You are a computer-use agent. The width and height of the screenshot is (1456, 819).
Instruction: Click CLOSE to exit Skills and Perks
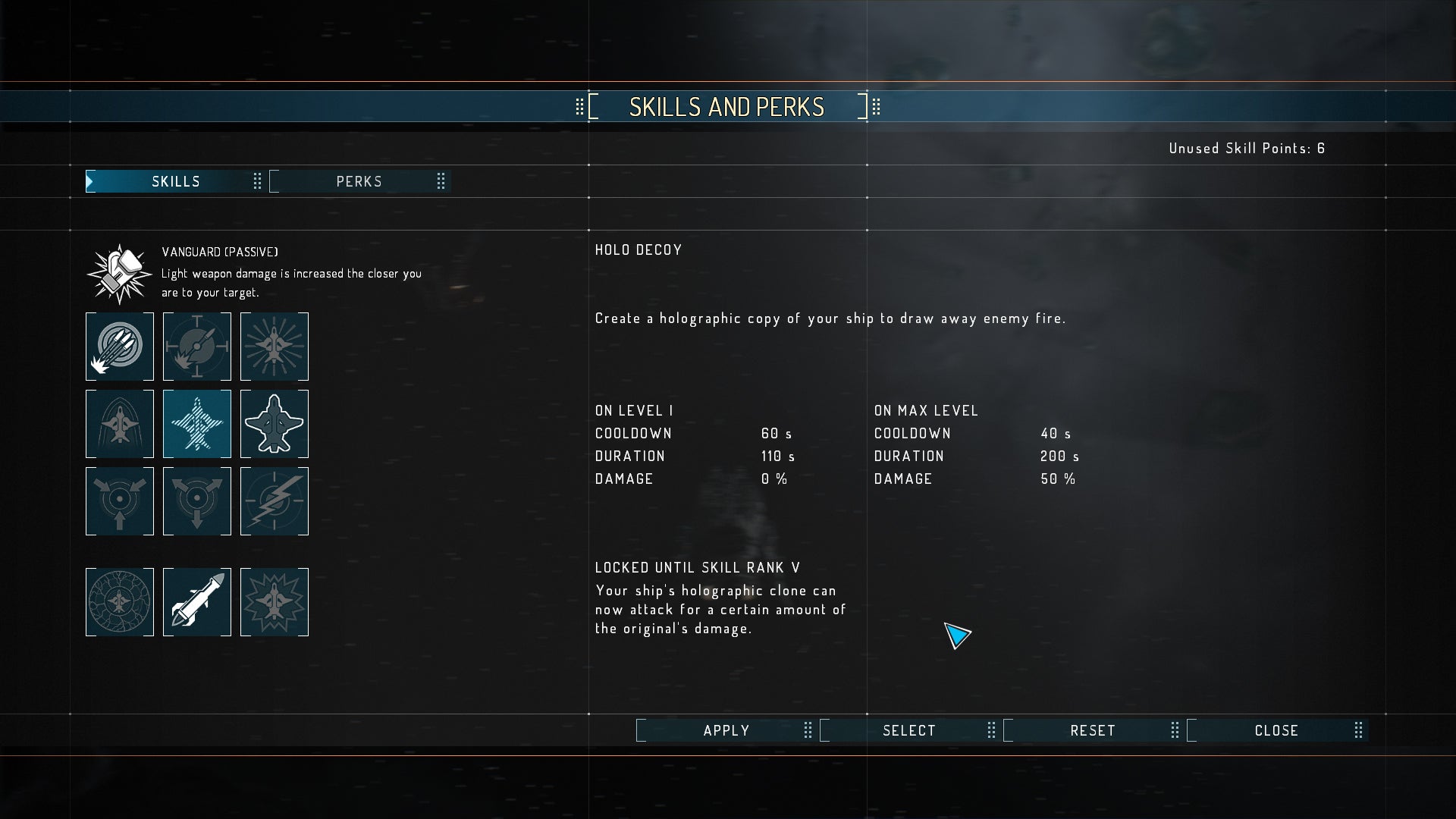1276,730
